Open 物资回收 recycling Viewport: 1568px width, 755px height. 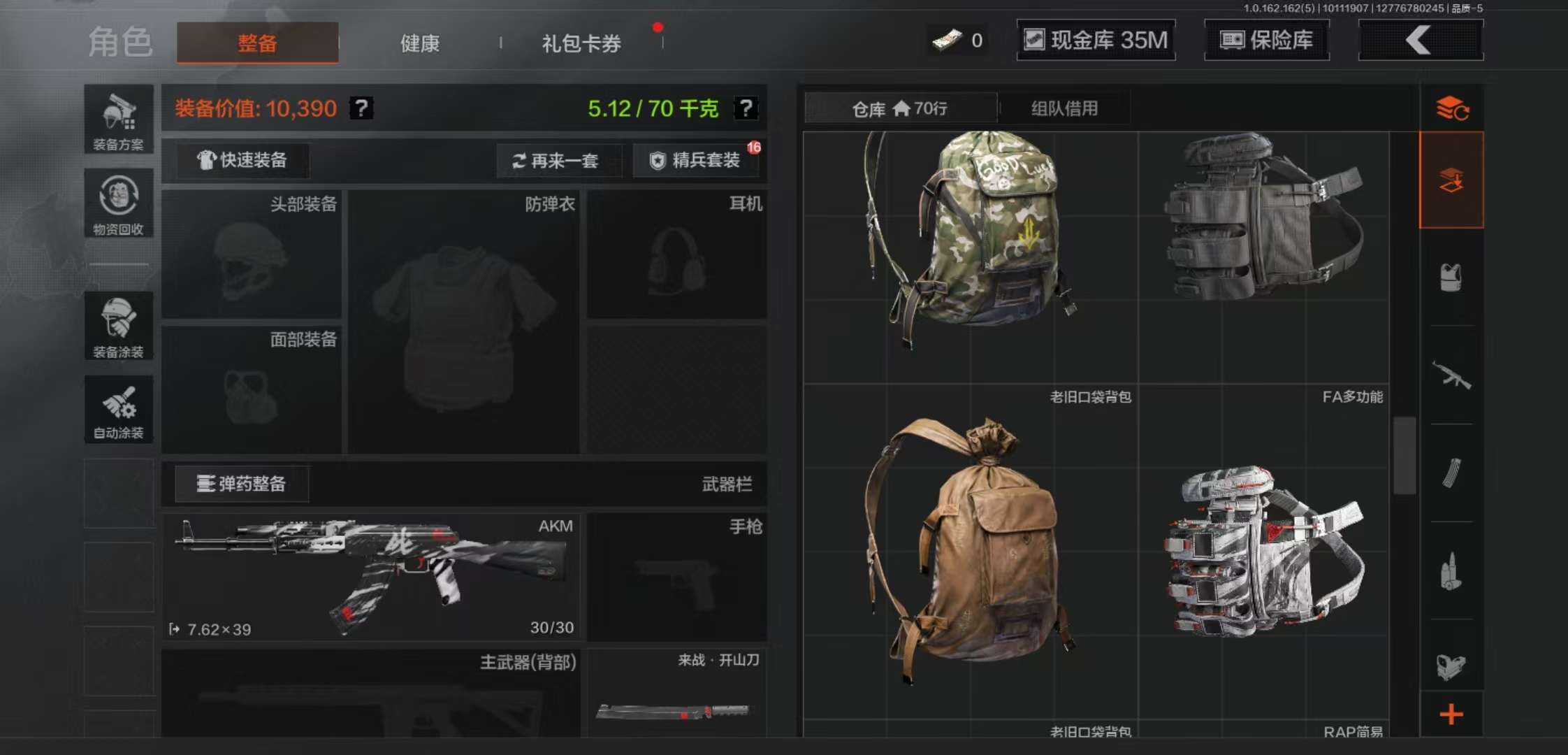tap(119, 203)
